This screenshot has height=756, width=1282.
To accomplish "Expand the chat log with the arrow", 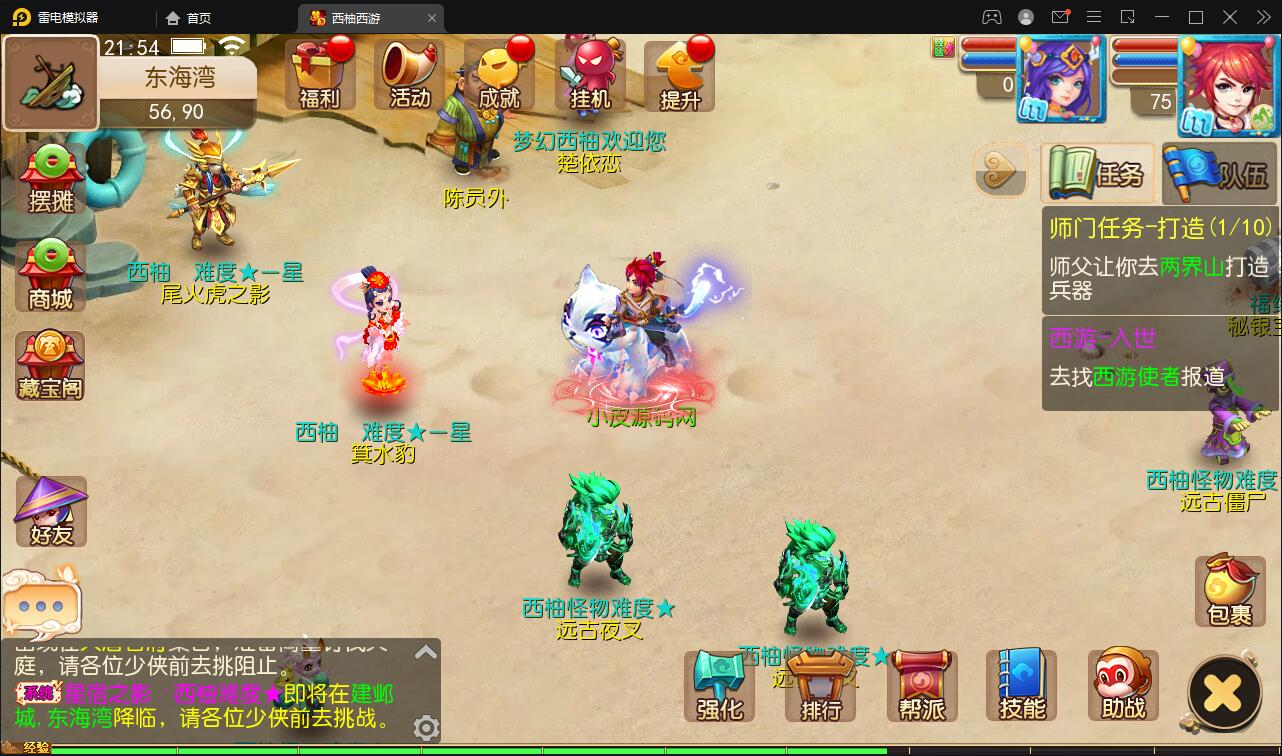I will click(425, 650).
